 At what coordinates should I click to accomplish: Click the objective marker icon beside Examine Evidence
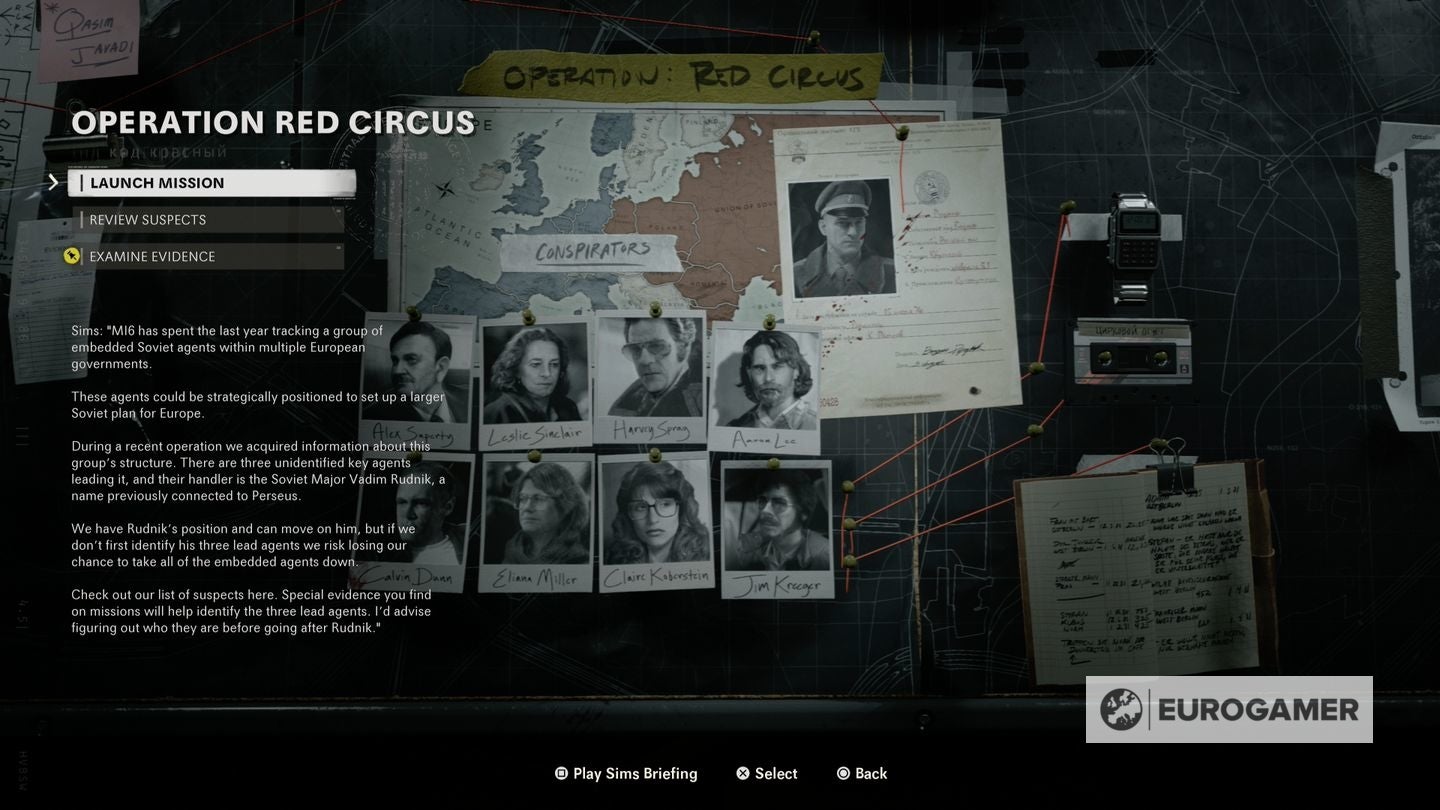pyautogui.click(x=71, y=255)
